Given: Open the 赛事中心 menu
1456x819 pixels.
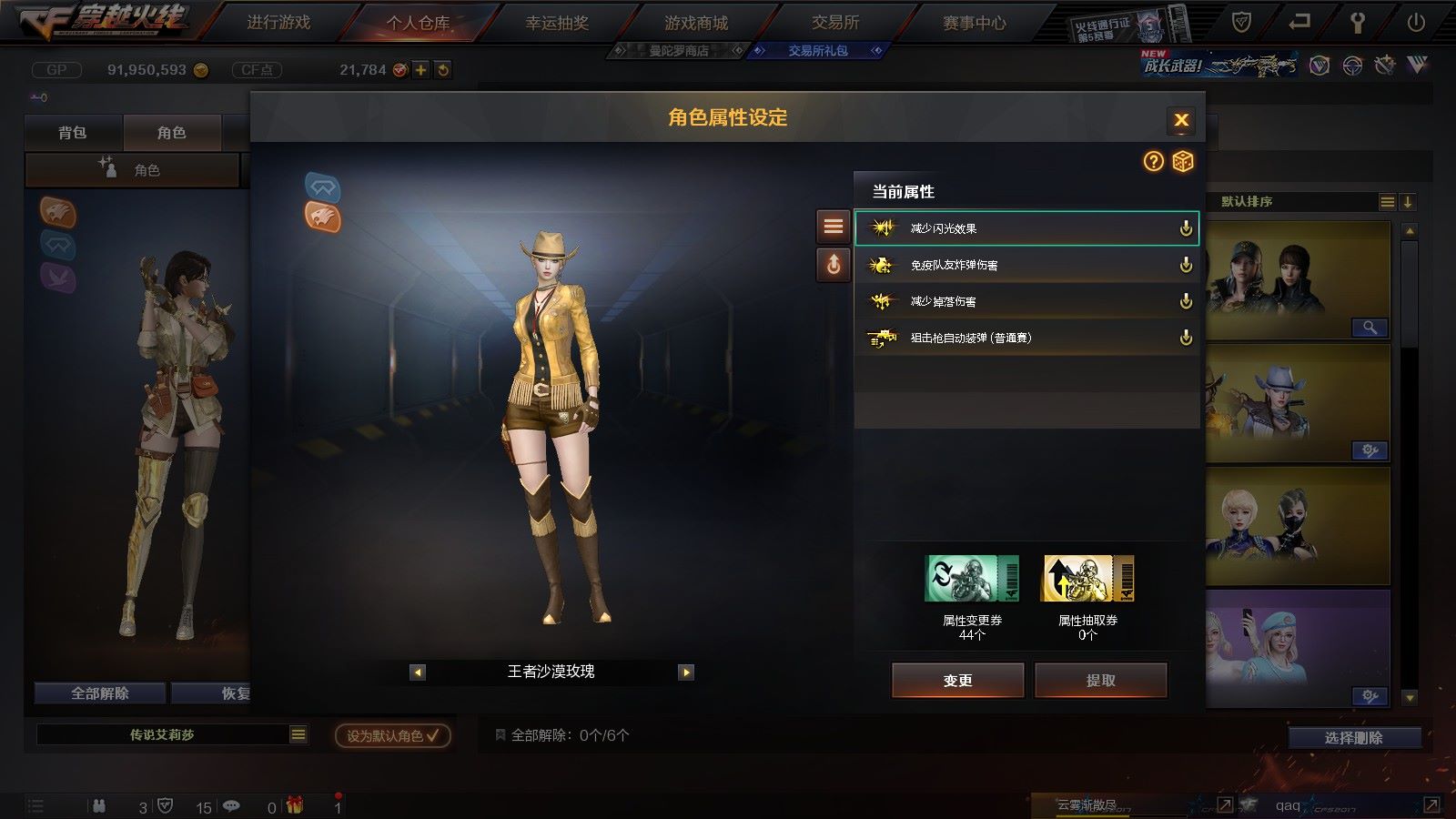Looking at the screenshot, I should (x=975, y=23).
